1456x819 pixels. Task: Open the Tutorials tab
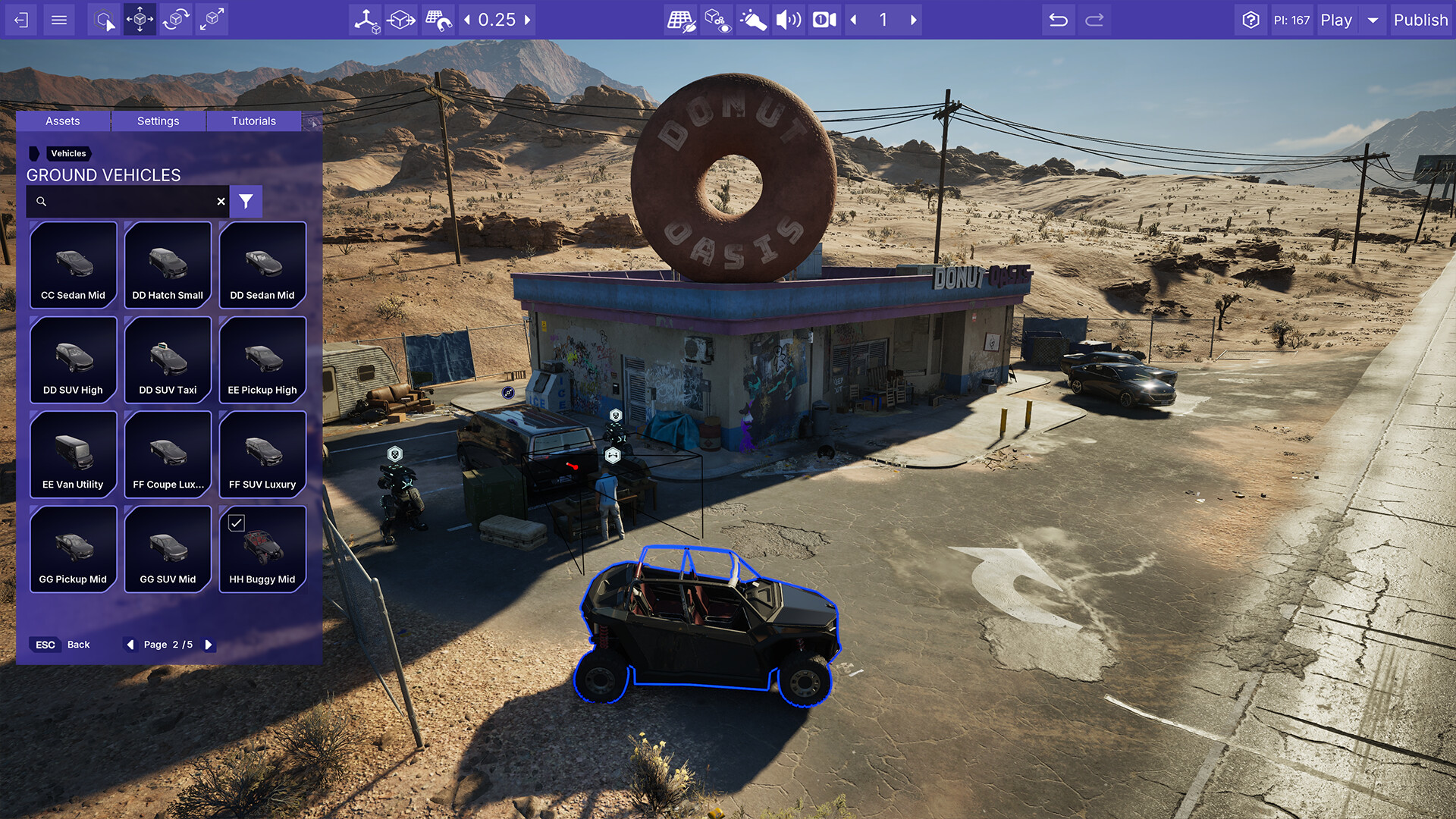coord(253,121)
